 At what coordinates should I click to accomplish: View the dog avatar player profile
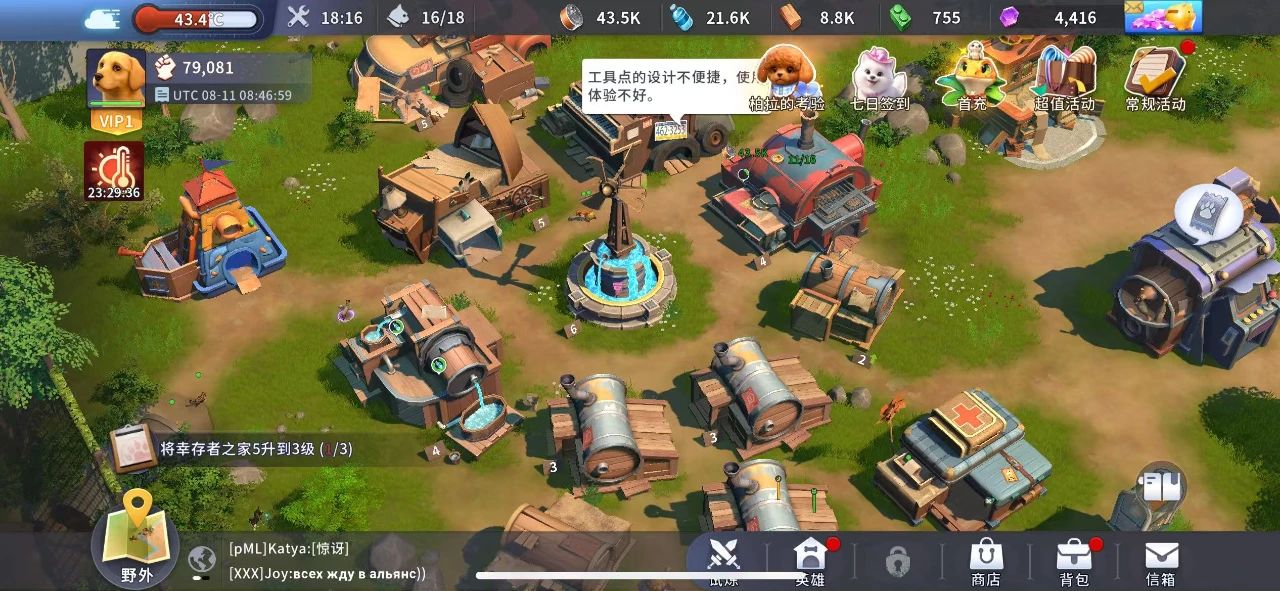116,80
